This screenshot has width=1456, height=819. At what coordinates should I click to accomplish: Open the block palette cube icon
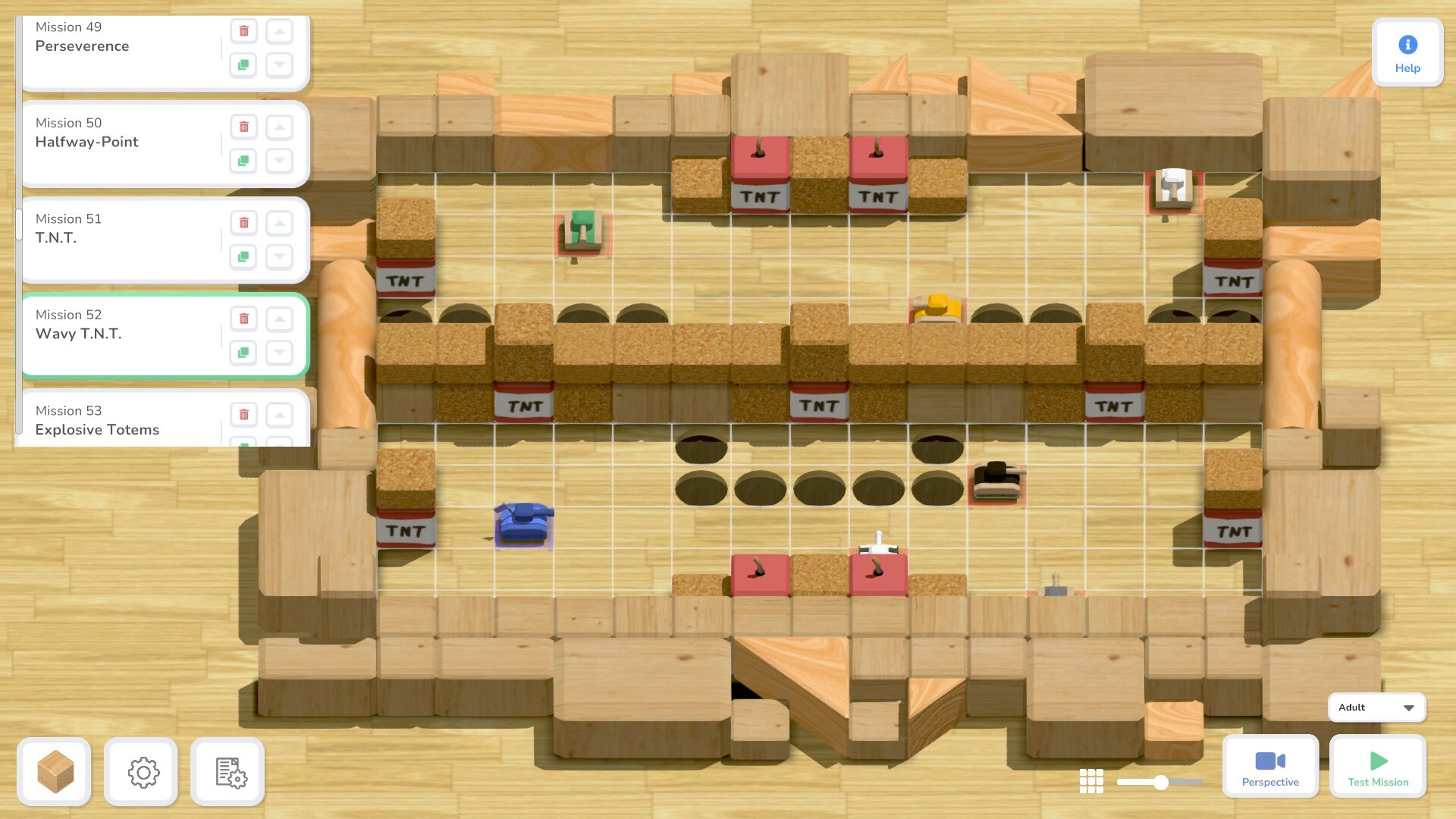click(x=54, y=771)
